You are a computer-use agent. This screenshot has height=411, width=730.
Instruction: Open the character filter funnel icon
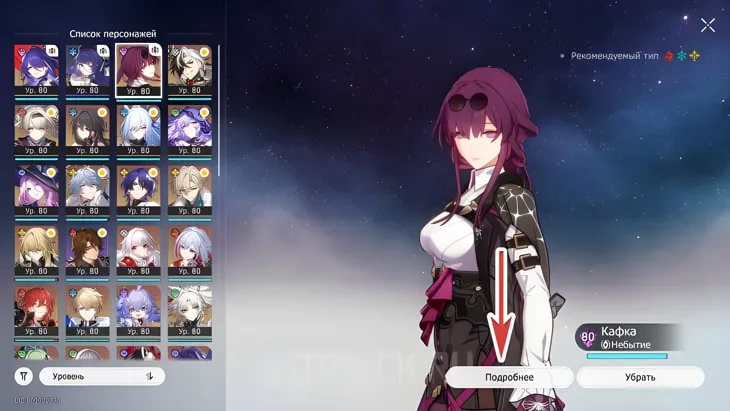[24, 376]
